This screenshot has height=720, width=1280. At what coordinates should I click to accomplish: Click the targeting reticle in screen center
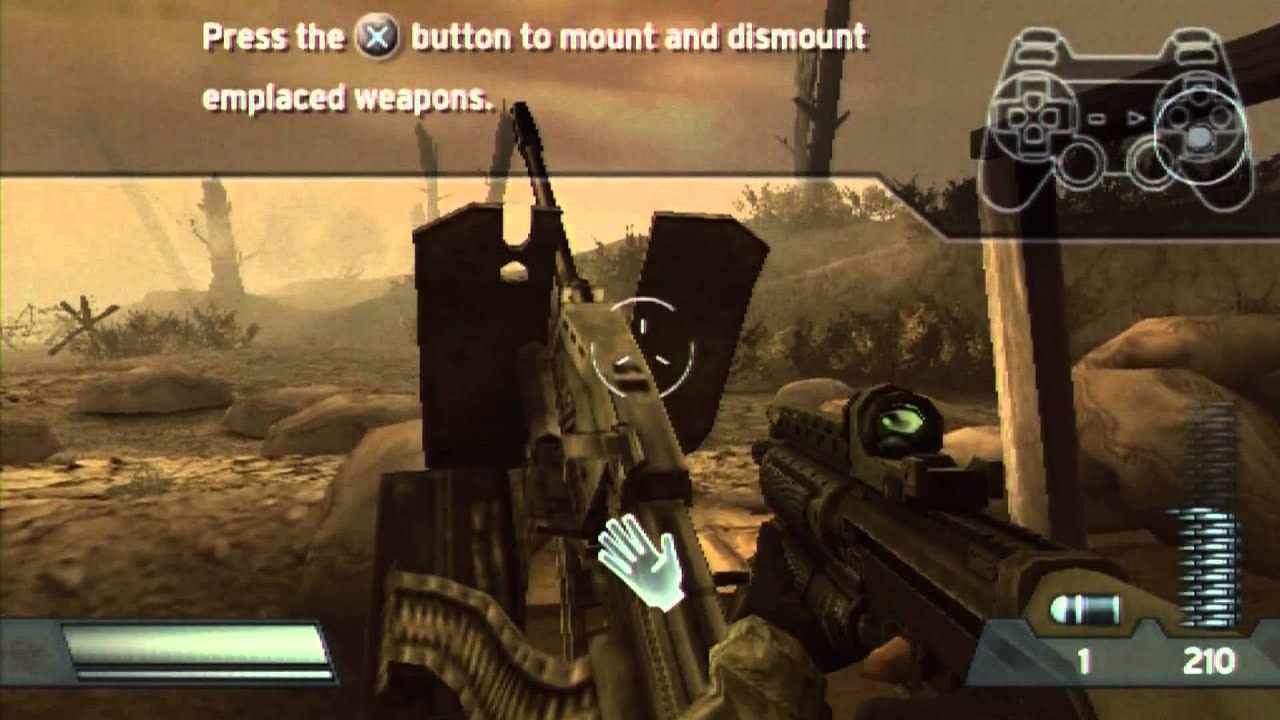(x=640, y=345)
